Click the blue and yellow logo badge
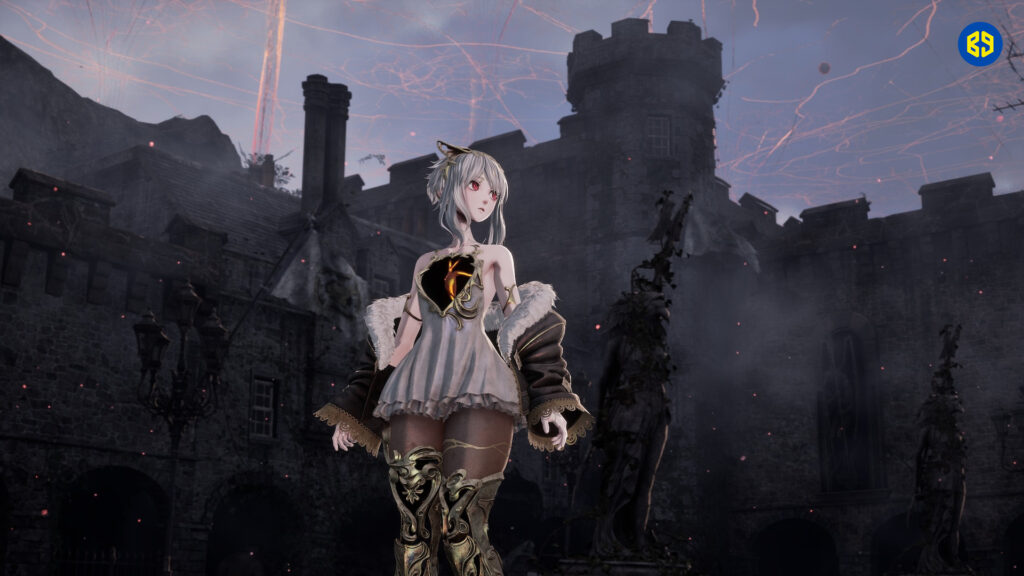 pos(979,44)
